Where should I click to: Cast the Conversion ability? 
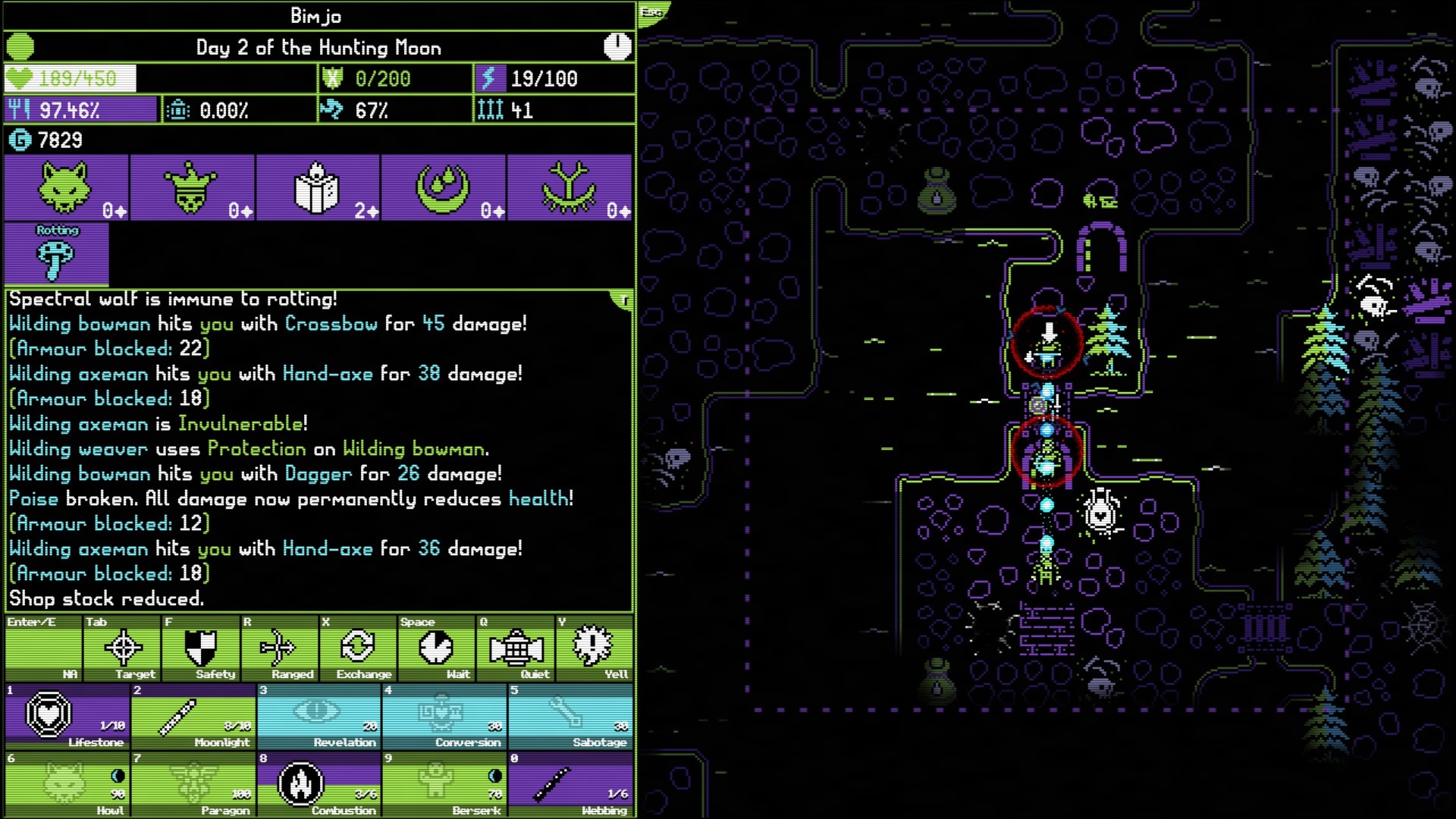[x=444, y=716]
